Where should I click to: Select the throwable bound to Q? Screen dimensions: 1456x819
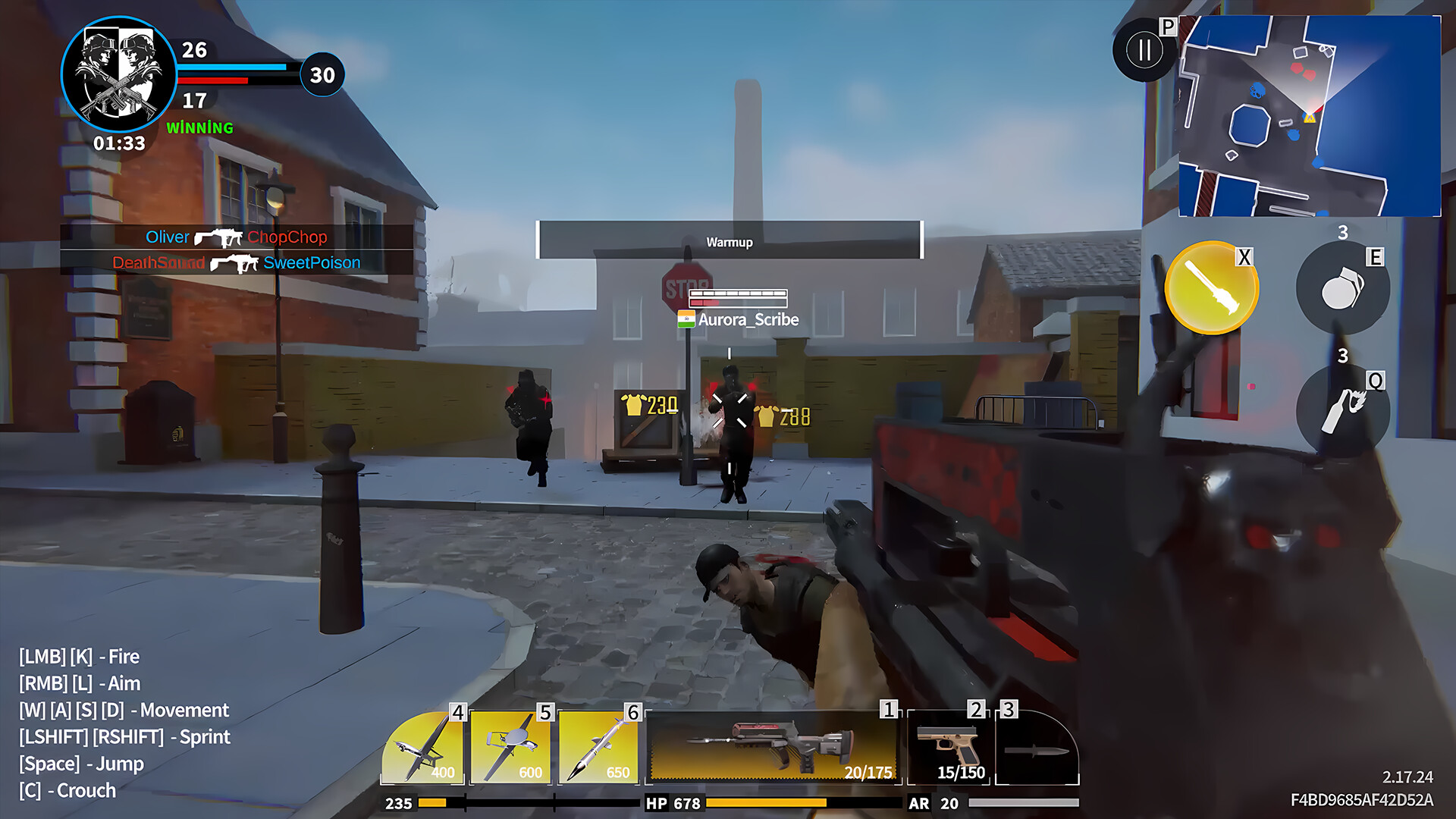tap(1344, 406)
